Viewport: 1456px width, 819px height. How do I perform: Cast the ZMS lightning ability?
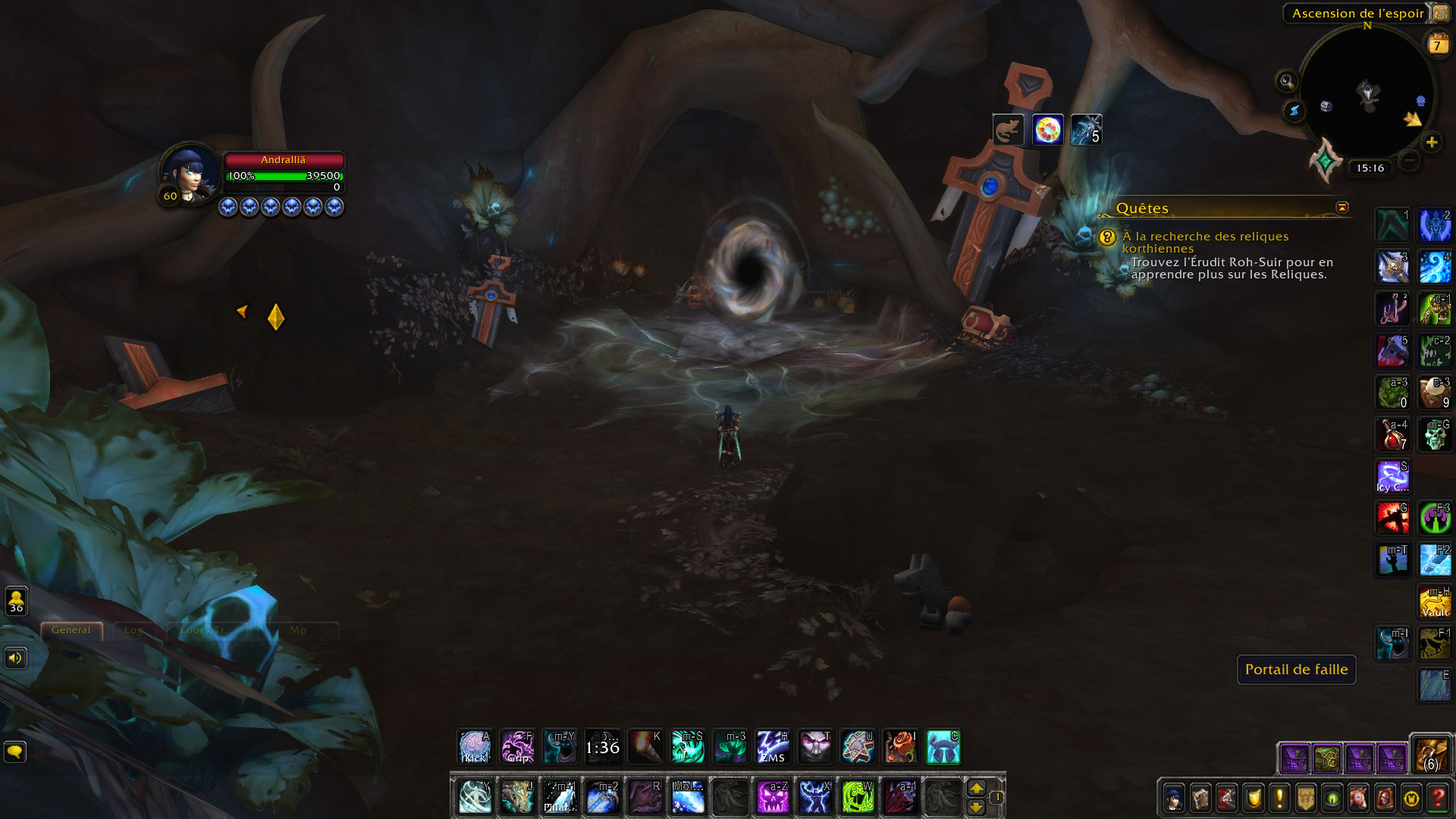coord(773,747)
